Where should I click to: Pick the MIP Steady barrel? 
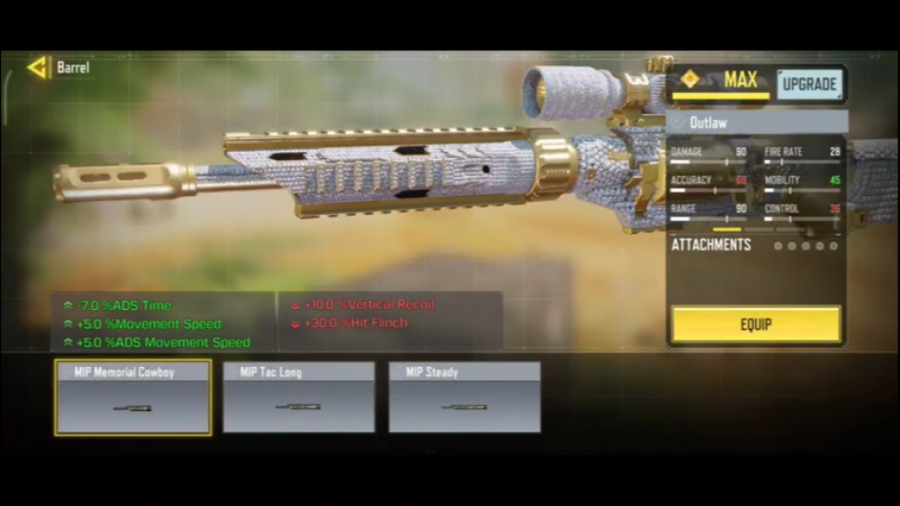click(465, 397)
